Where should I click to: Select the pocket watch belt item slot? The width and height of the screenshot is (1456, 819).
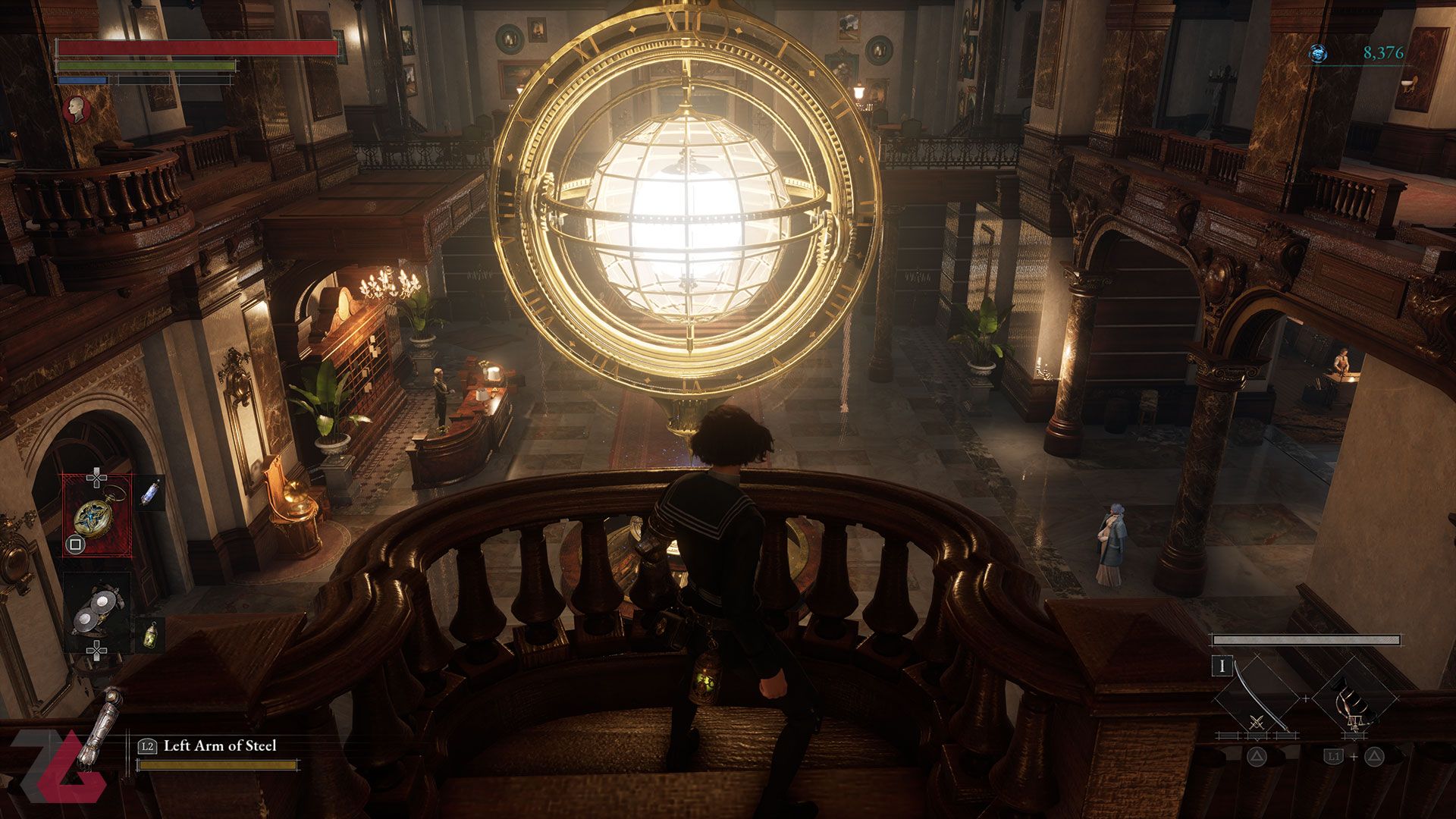pos(96,515)
